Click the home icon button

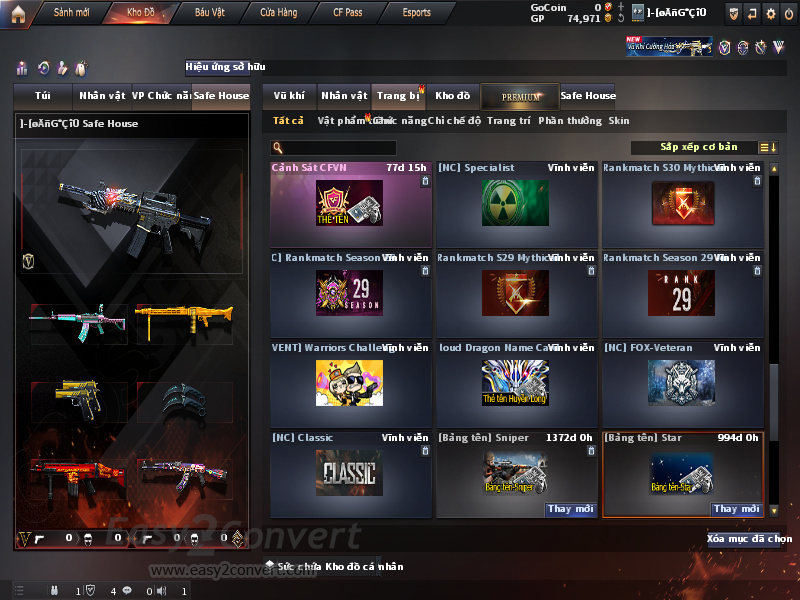click(17, 13)
